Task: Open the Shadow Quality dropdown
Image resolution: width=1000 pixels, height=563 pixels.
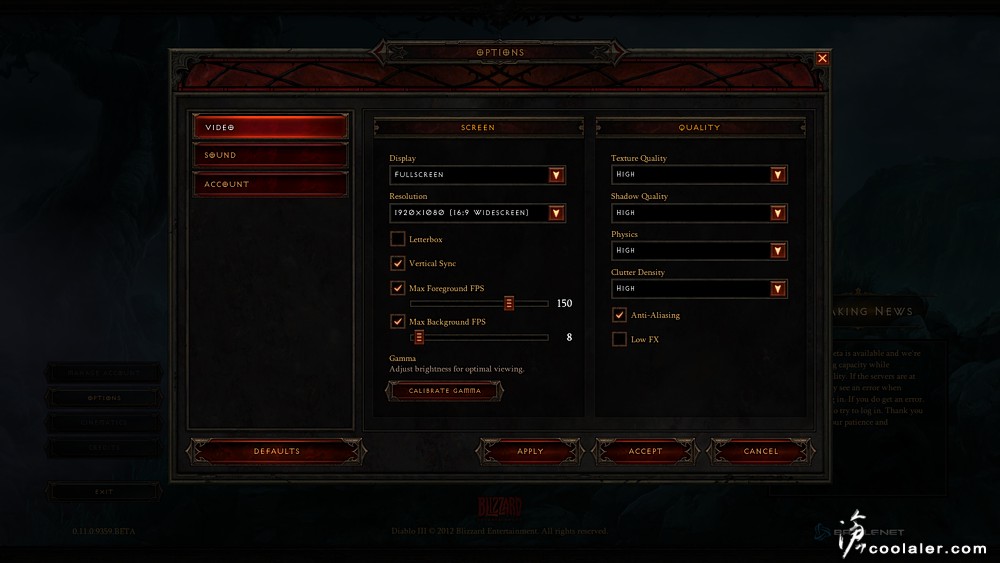Action: (778, 213)
